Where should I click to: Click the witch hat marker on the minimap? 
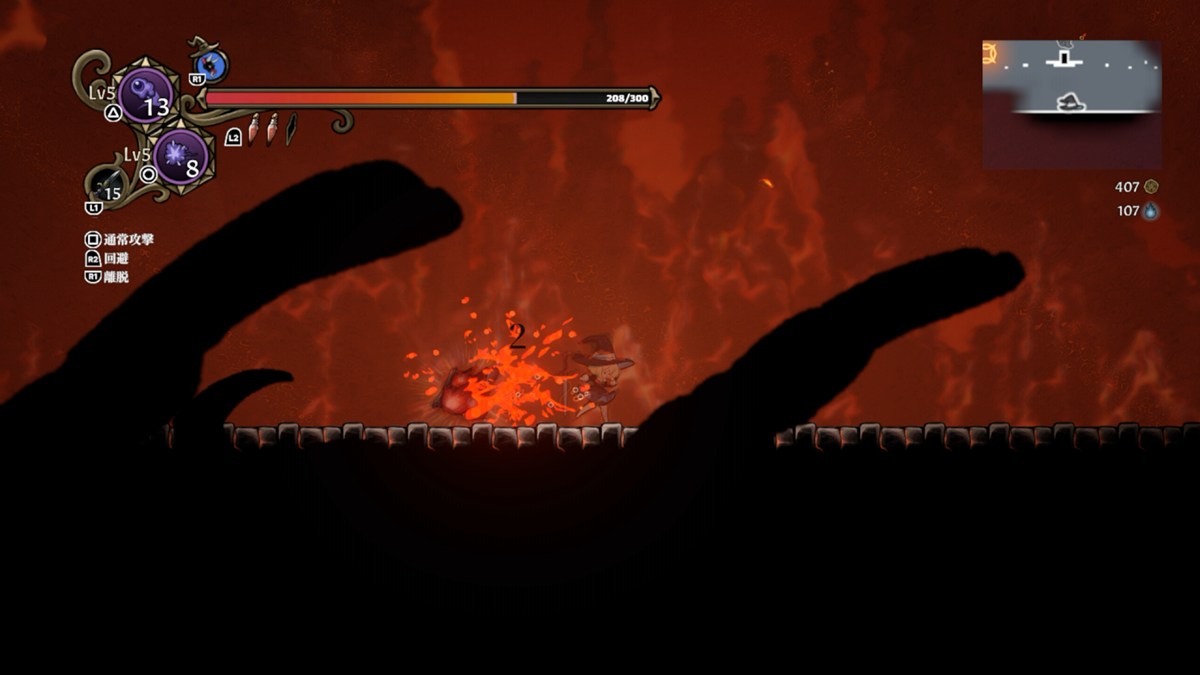point(1071,102)
